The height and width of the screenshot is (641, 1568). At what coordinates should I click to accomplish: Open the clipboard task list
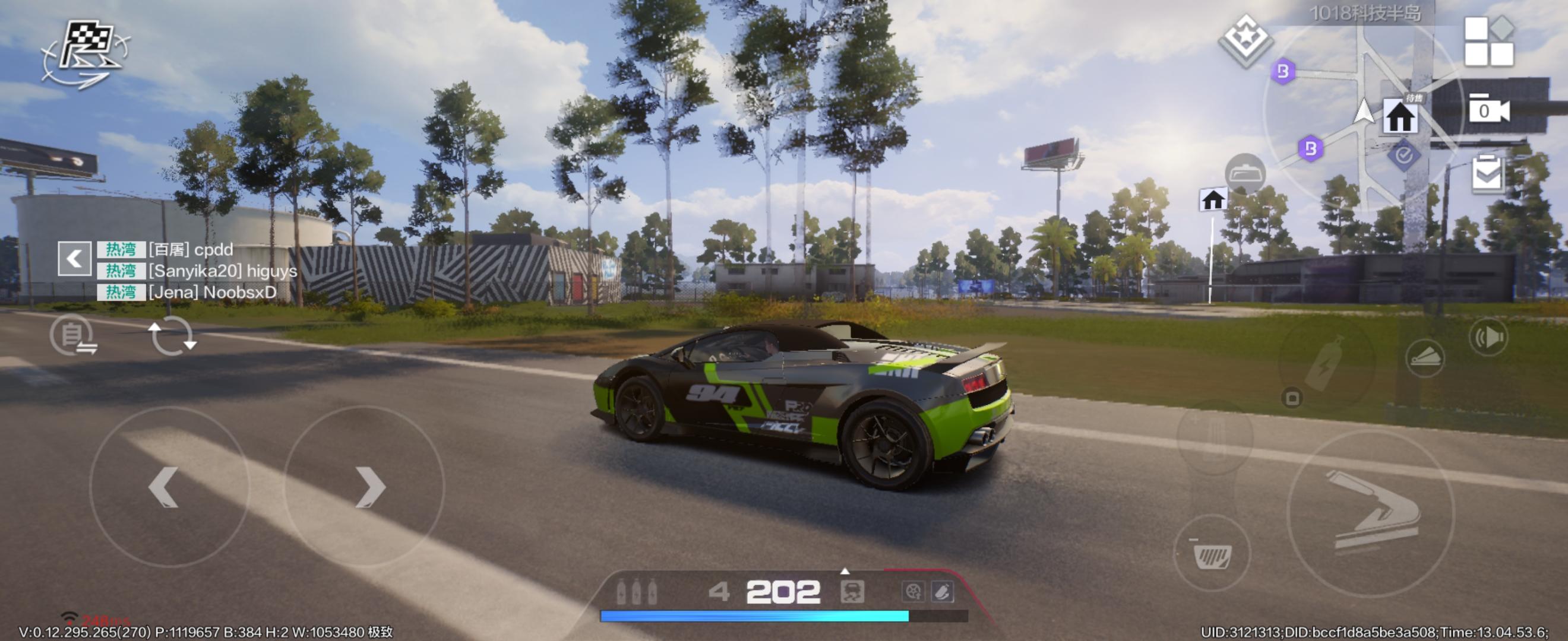pyautogui.click(x=1488, y=174)
